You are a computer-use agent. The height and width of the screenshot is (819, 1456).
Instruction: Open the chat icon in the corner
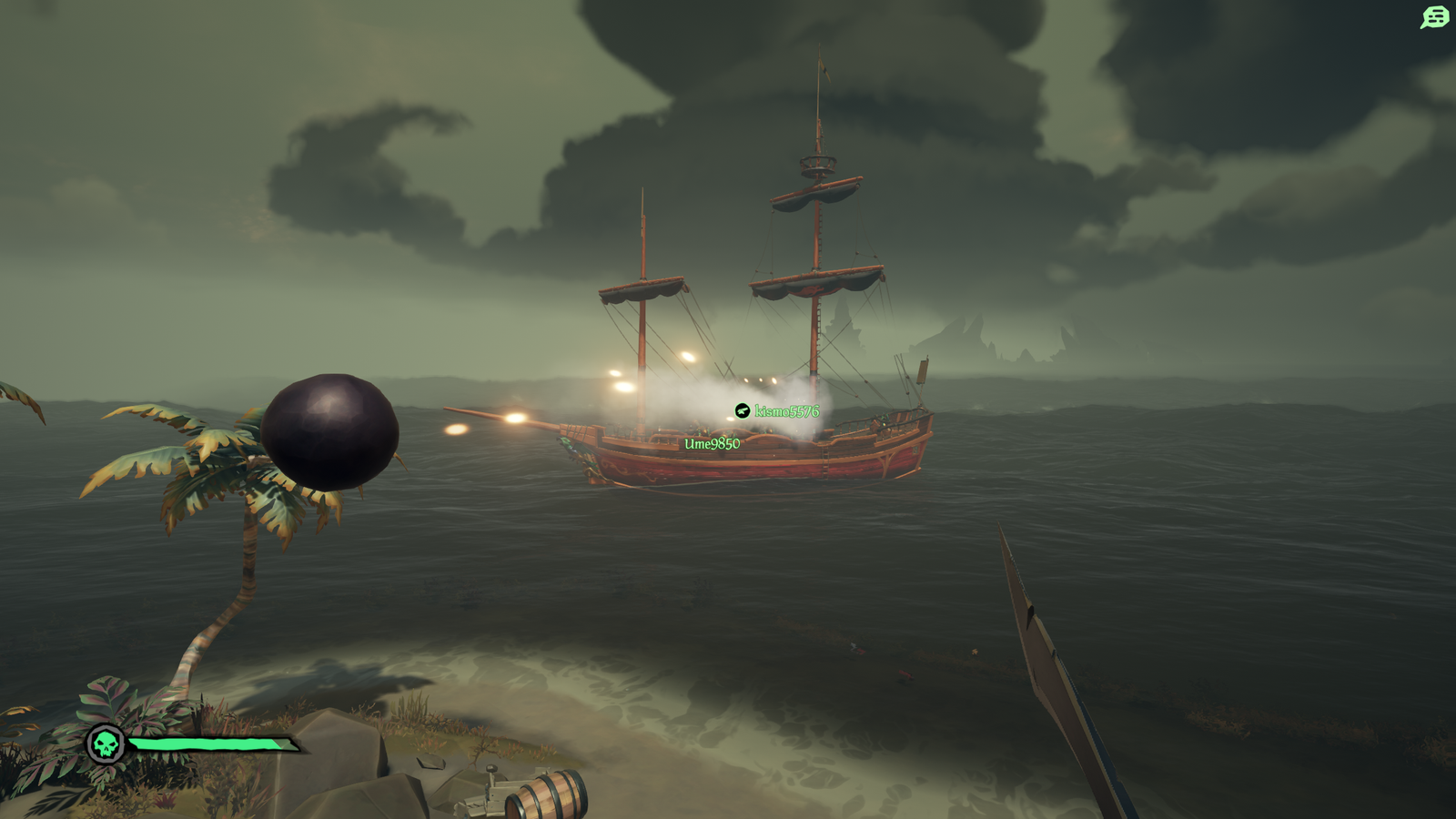[x=1434, y=17]
